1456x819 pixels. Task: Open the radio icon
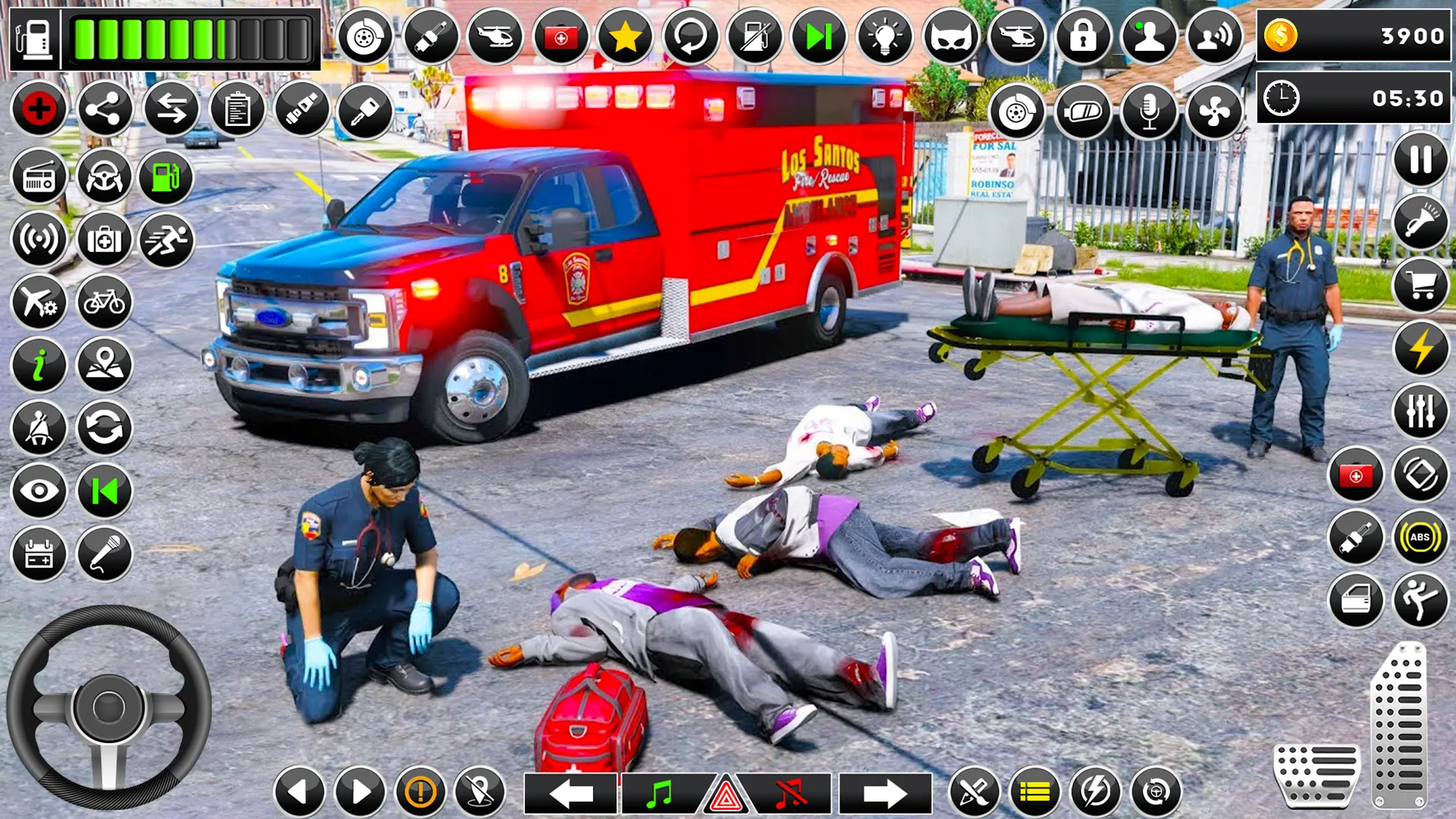tap(39, 176)
